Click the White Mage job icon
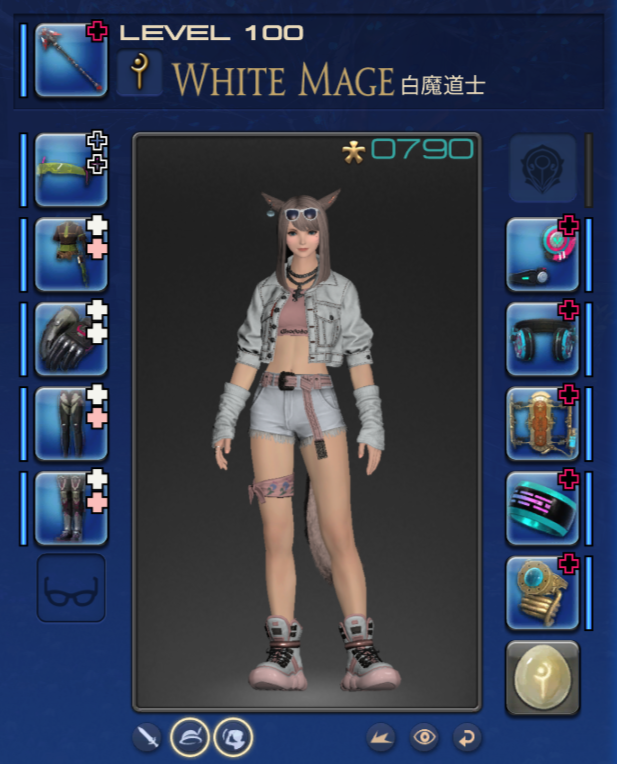This screenshot has height=764, width=617. point(139,74)
